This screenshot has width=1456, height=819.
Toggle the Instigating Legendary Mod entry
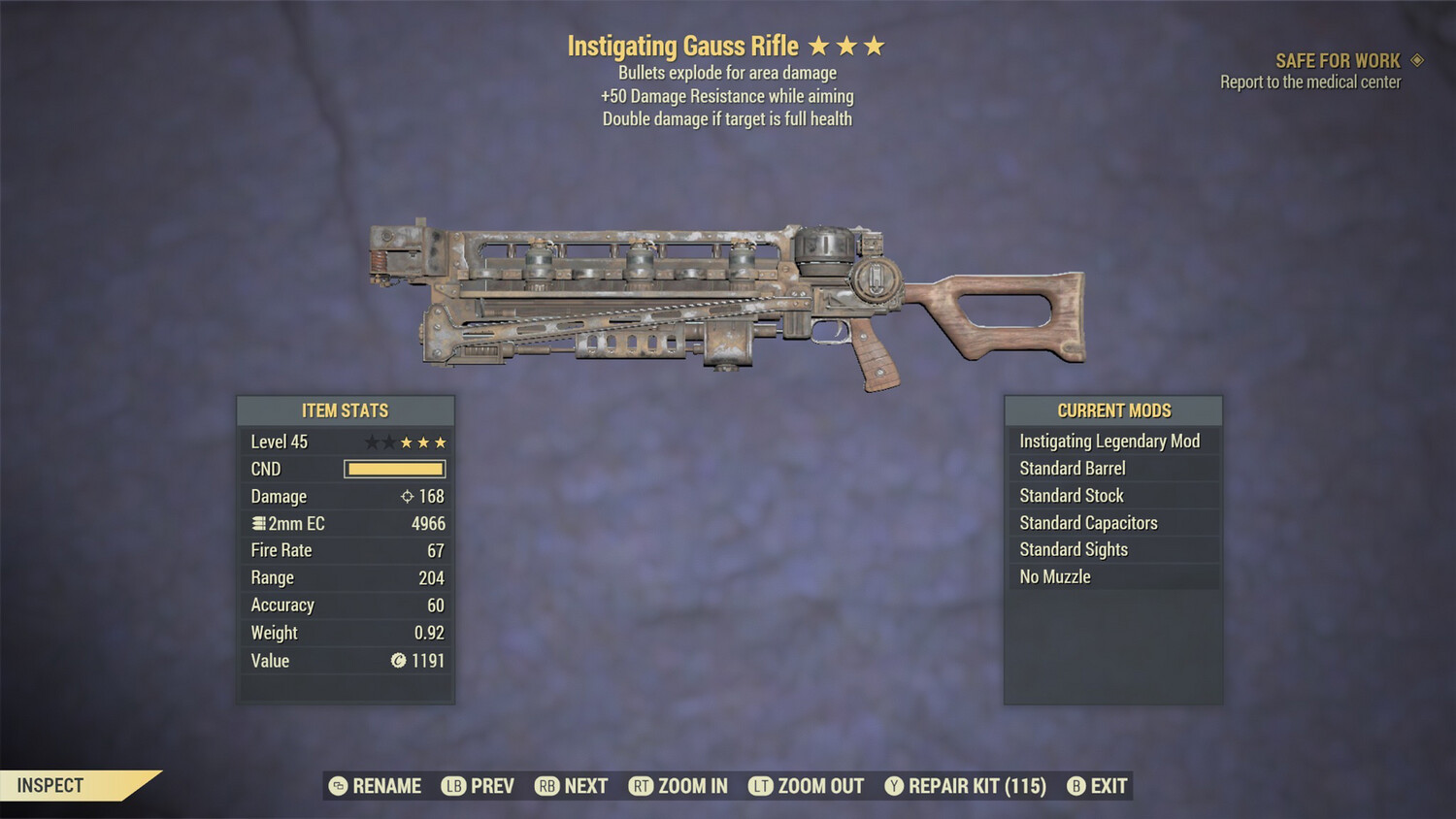point(1112,441)
